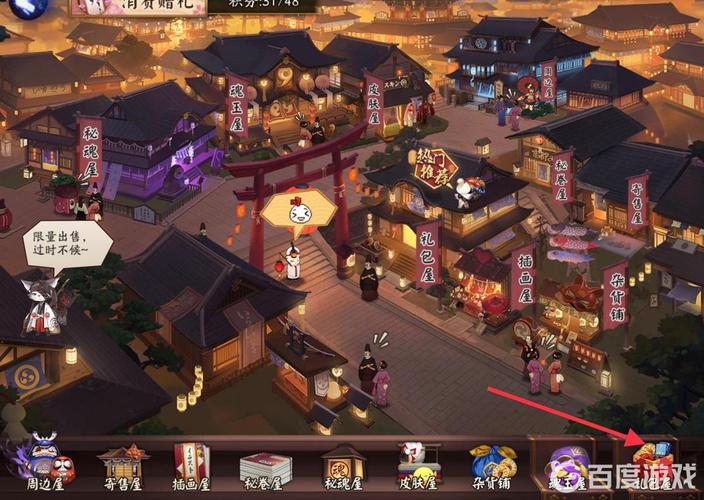The width and height of the screenshot is (704, 500).
Task: Click the blue orb back button
Action: click(x=22, y=8)
